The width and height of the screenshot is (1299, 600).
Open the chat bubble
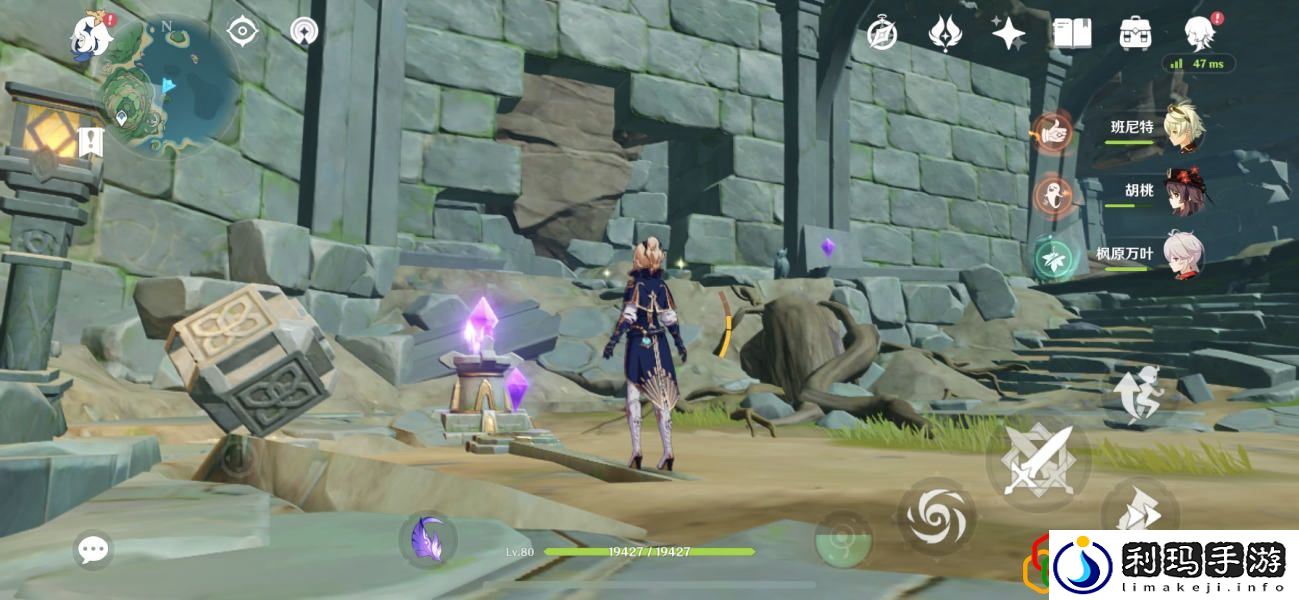tap(94, 549)
